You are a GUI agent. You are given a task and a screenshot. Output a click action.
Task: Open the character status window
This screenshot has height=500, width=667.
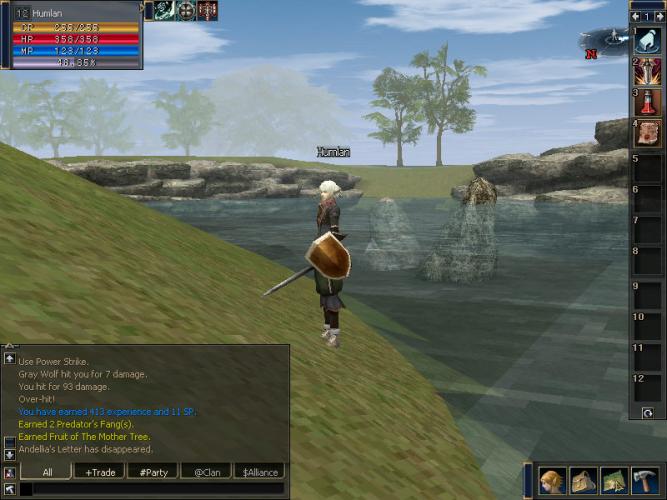point(552,481)
